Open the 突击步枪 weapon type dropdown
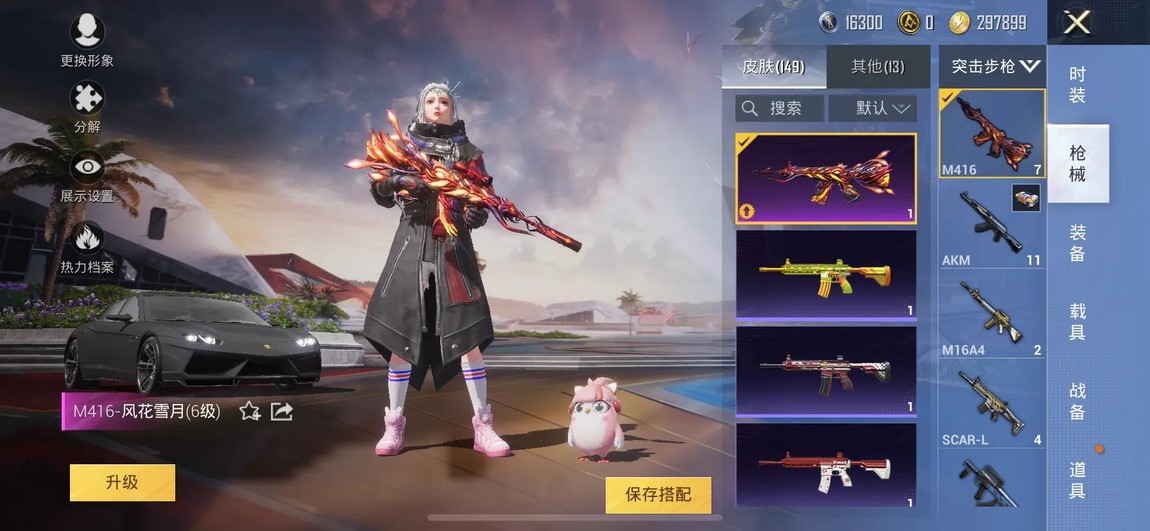The height and width of the screenshot is (531, 1150). (993, 67)
